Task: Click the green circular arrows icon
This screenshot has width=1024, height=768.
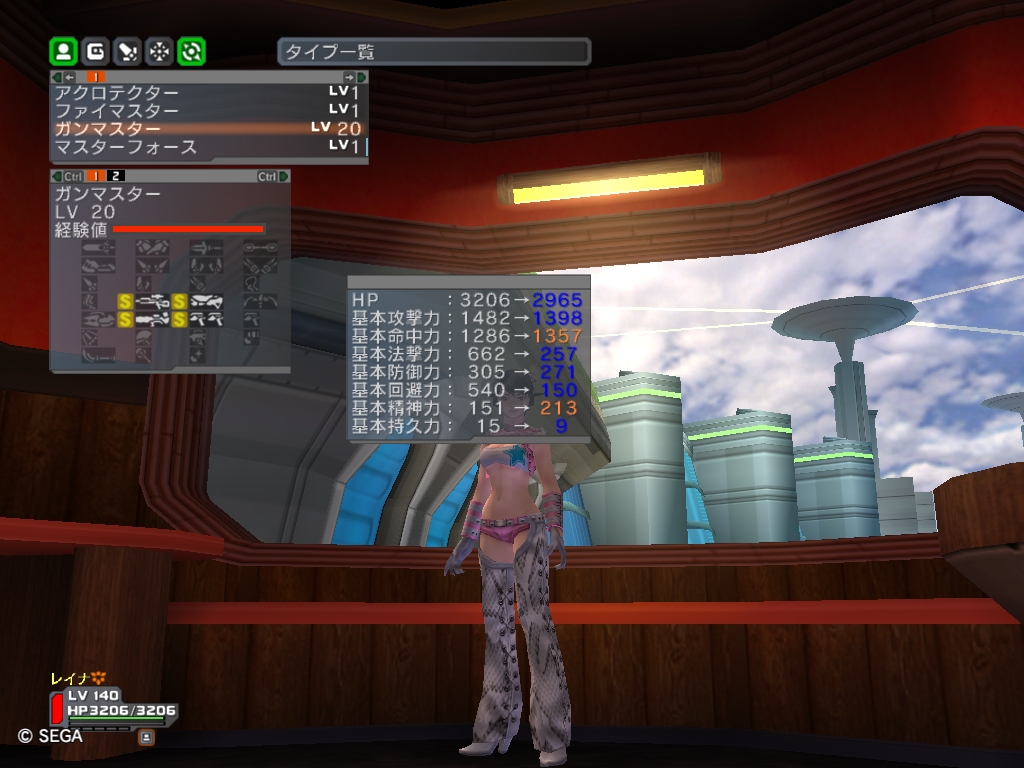Action: [191, 51]
